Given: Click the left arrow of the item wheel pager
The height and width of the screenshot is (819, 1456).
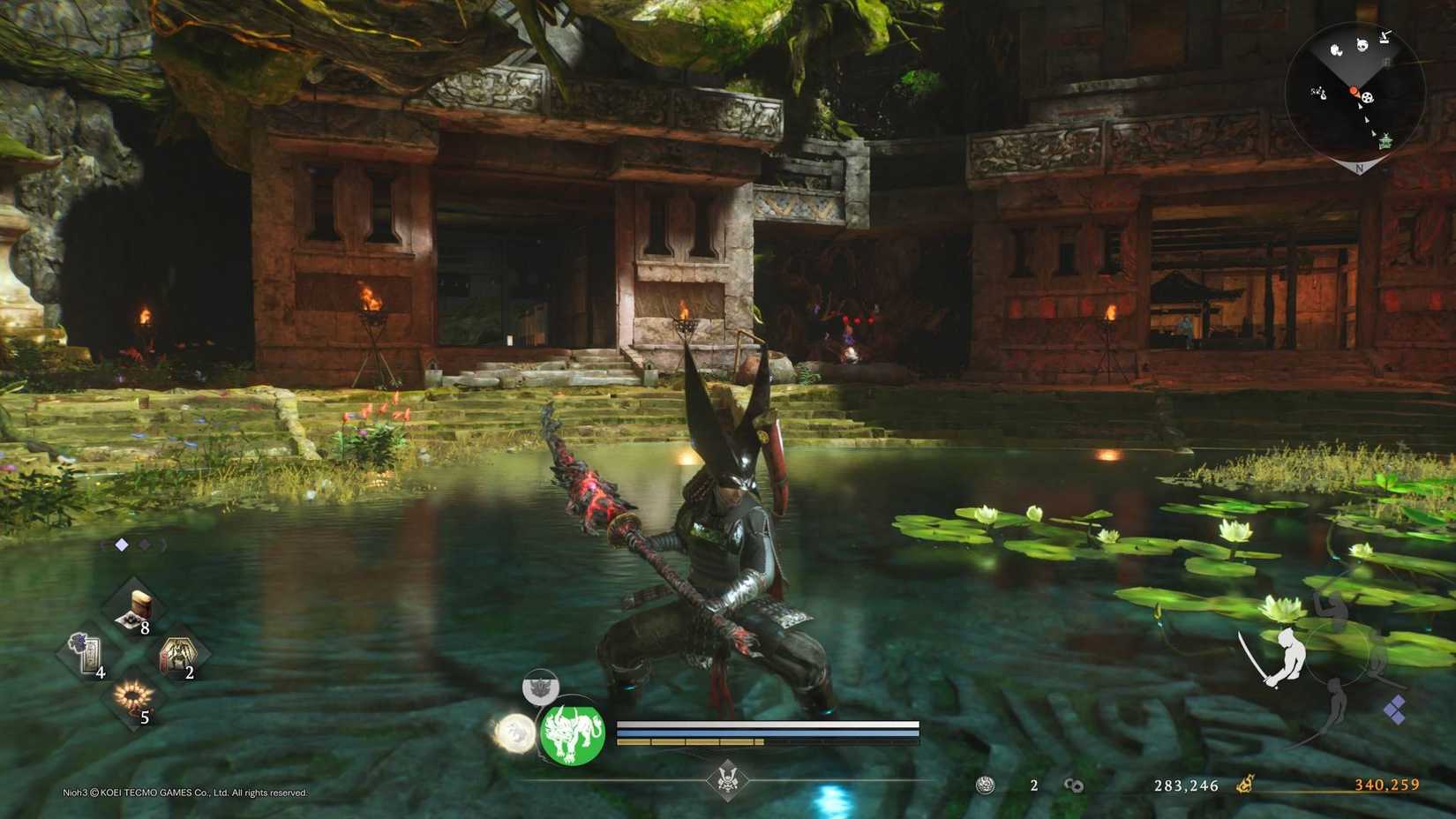Looking at the screenshot, I should pyautogui.click(x=104, y=544).
